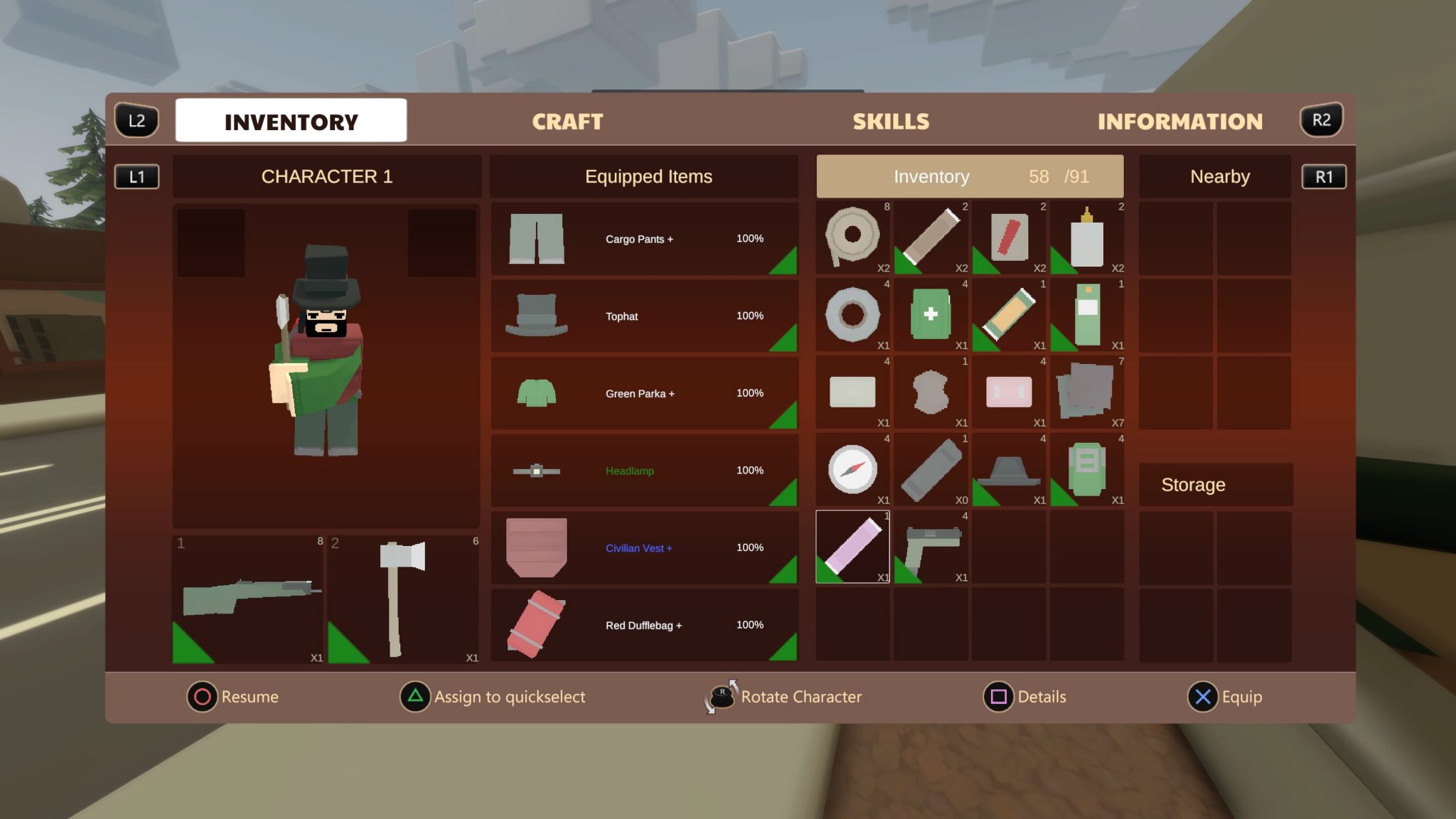This screenshot has width=1456, height=819.
Task: Select the rope coil in the inventory
Action: coord(852,238)
